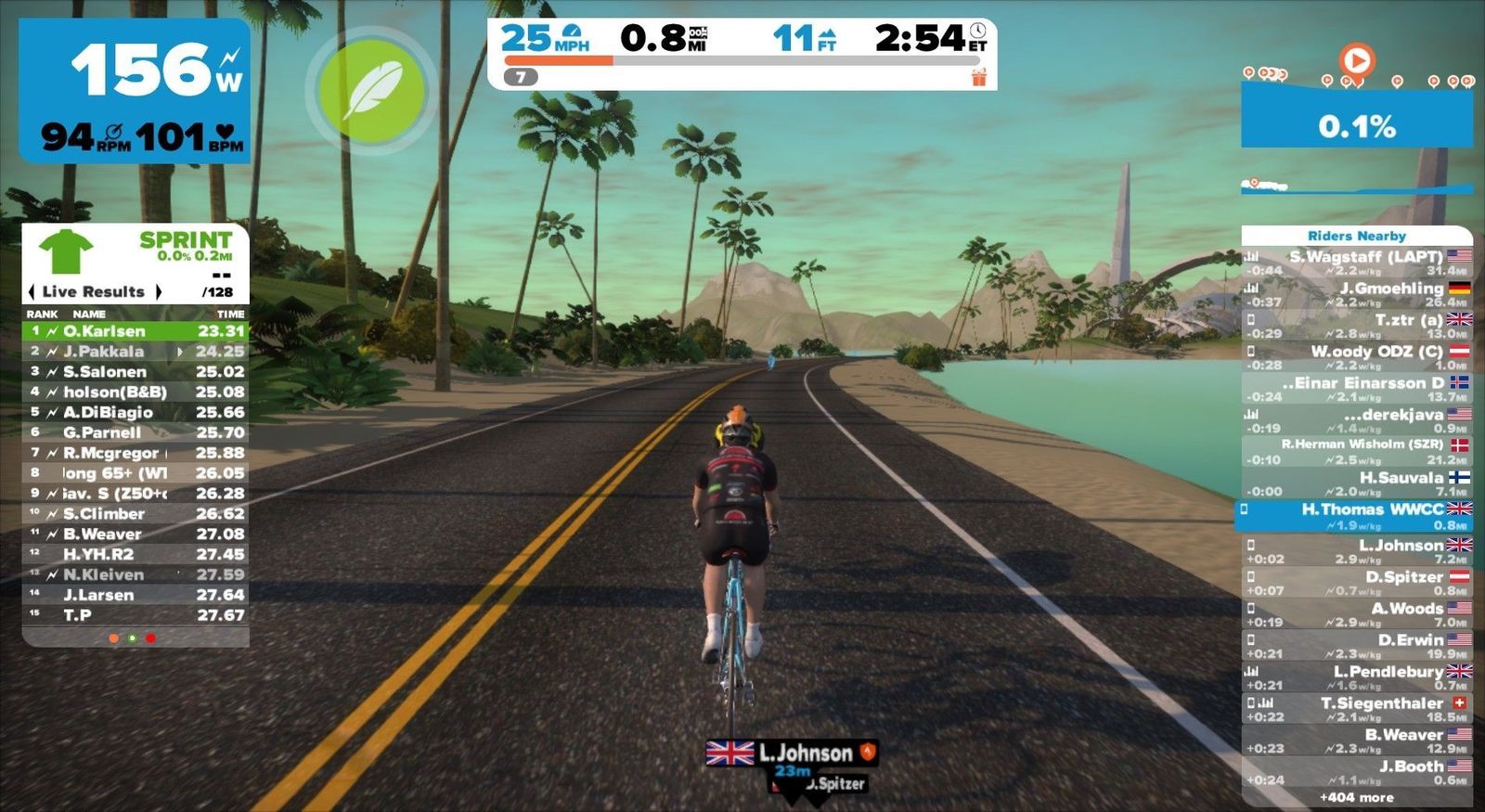This screenshot has width=1485, height=812.
Task: Select J.Booth nearby rider row
Action: 1357,772
